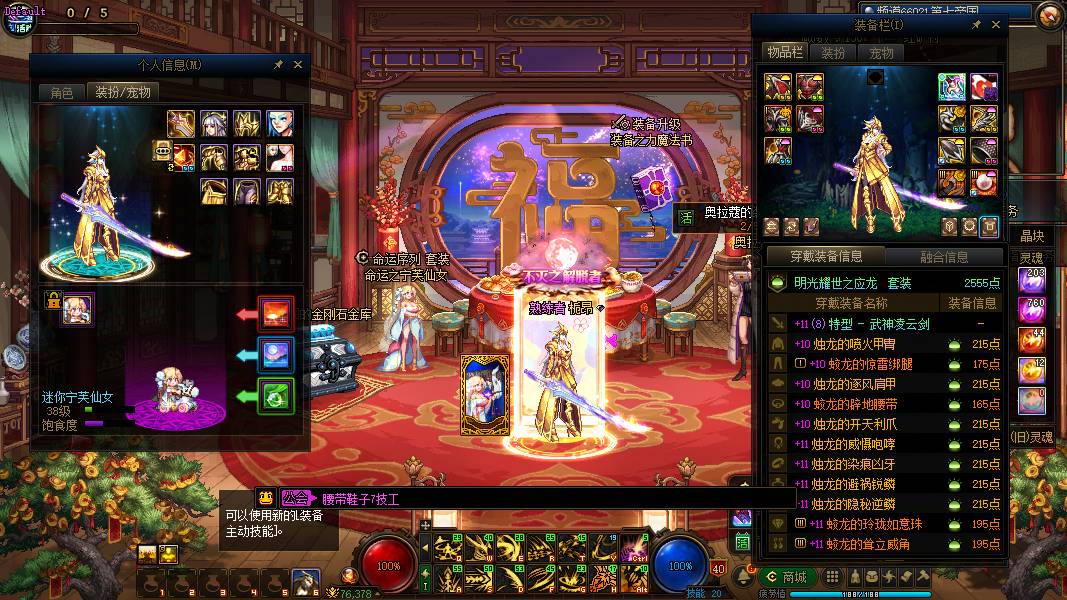
Task: Open the 商城 shop button
Action: tap(786, 577)
